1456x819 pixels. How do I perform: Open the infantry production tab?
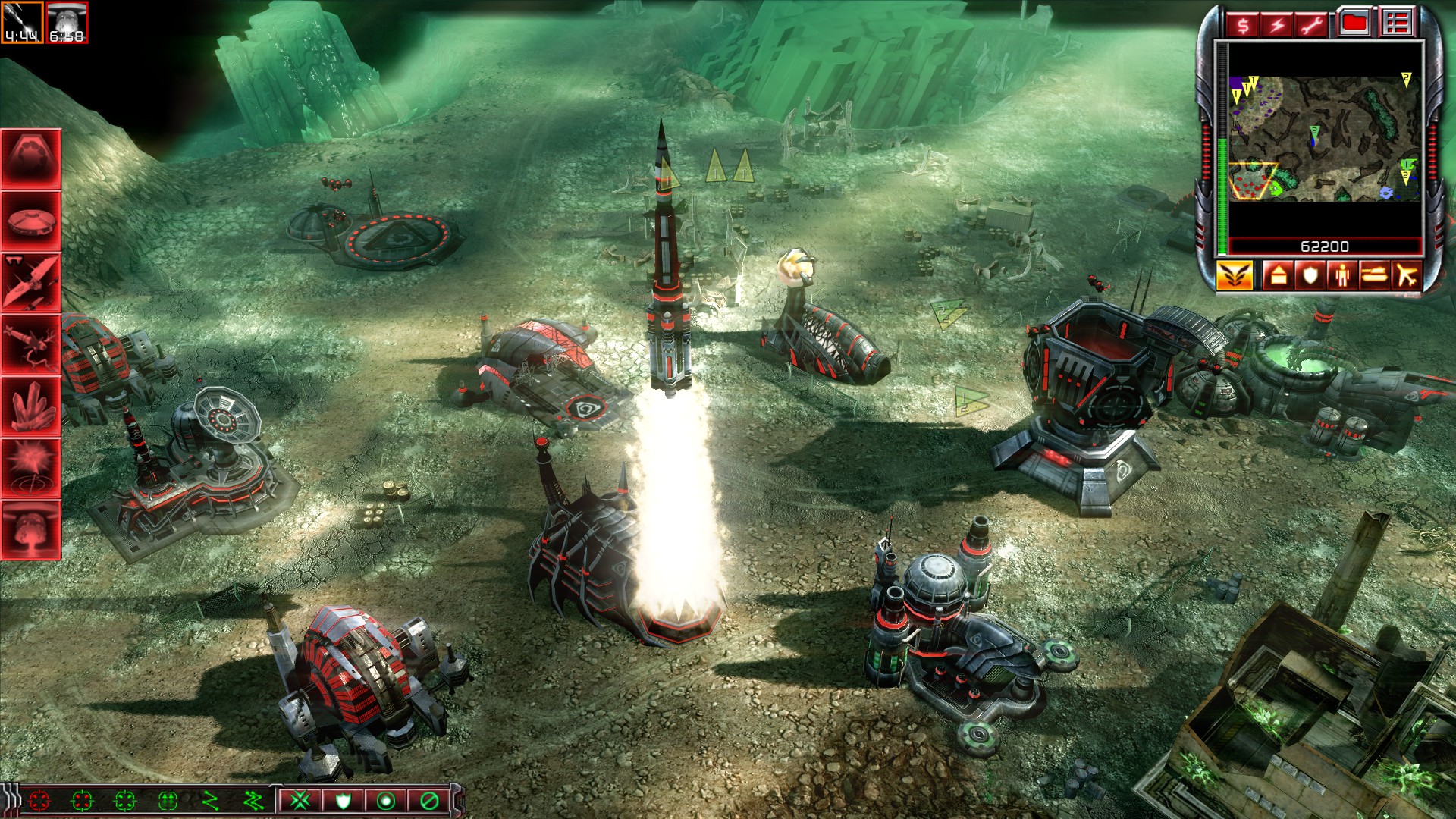[x=1343, y=275]
